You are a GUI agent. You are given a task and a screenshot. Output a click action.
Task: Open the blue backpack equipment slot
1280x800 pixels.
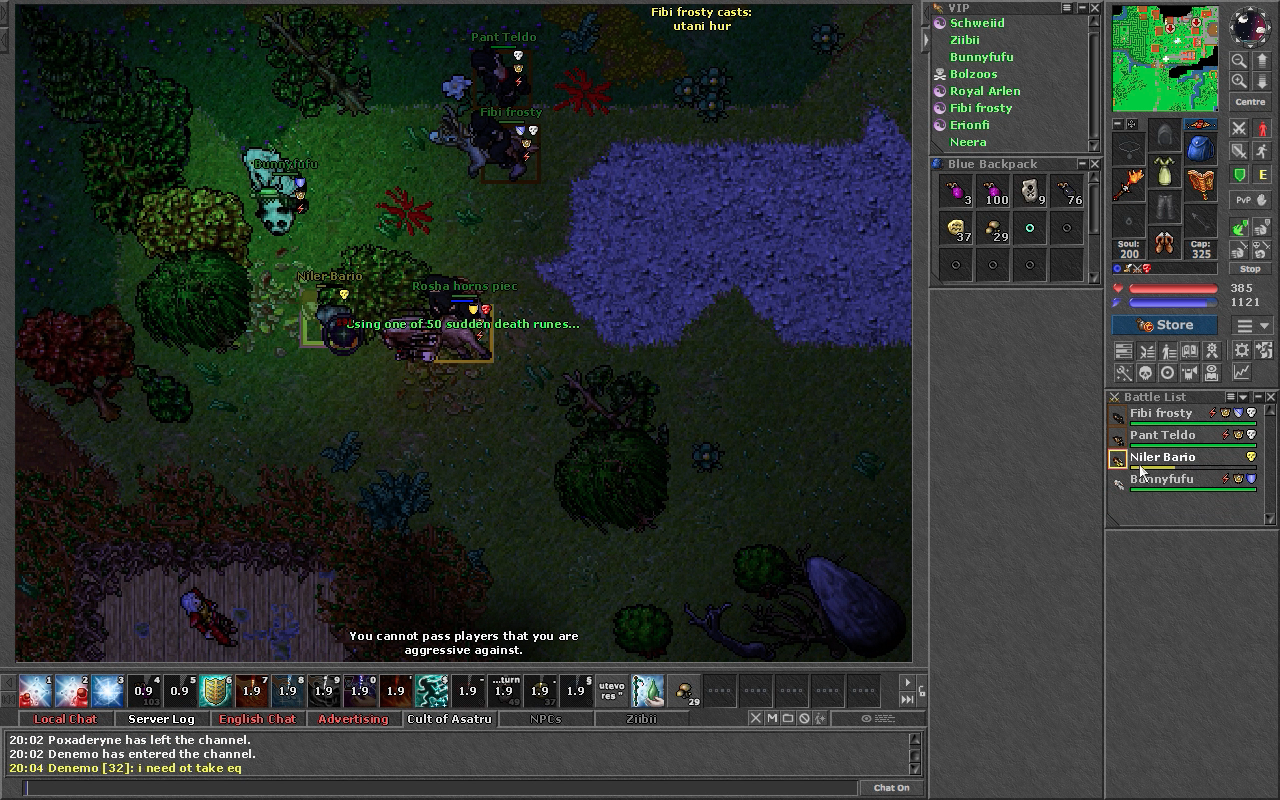pos(1200,148)
